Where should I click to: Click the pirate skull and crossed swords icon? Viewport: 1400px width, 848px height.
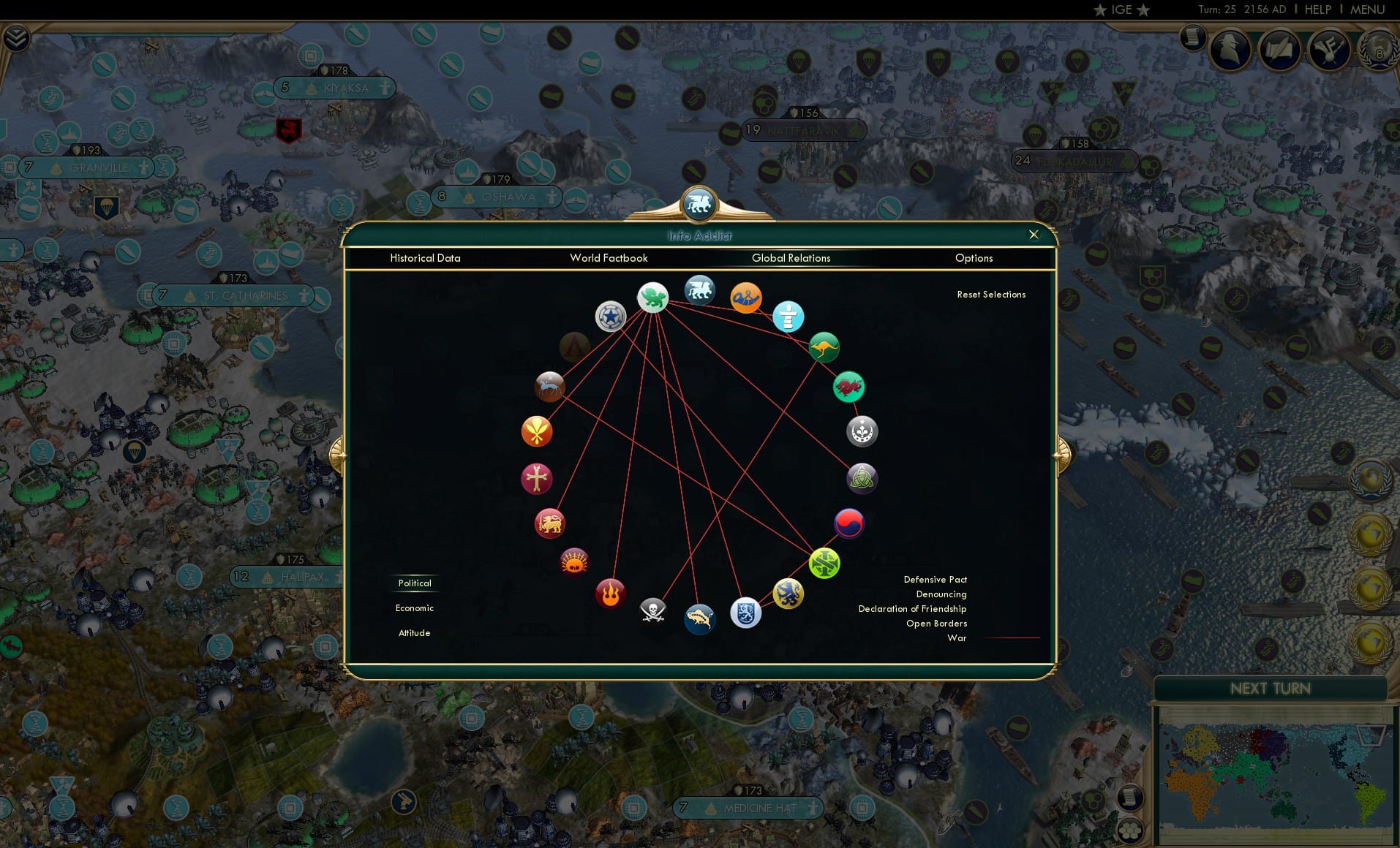[x=651, y=613]
